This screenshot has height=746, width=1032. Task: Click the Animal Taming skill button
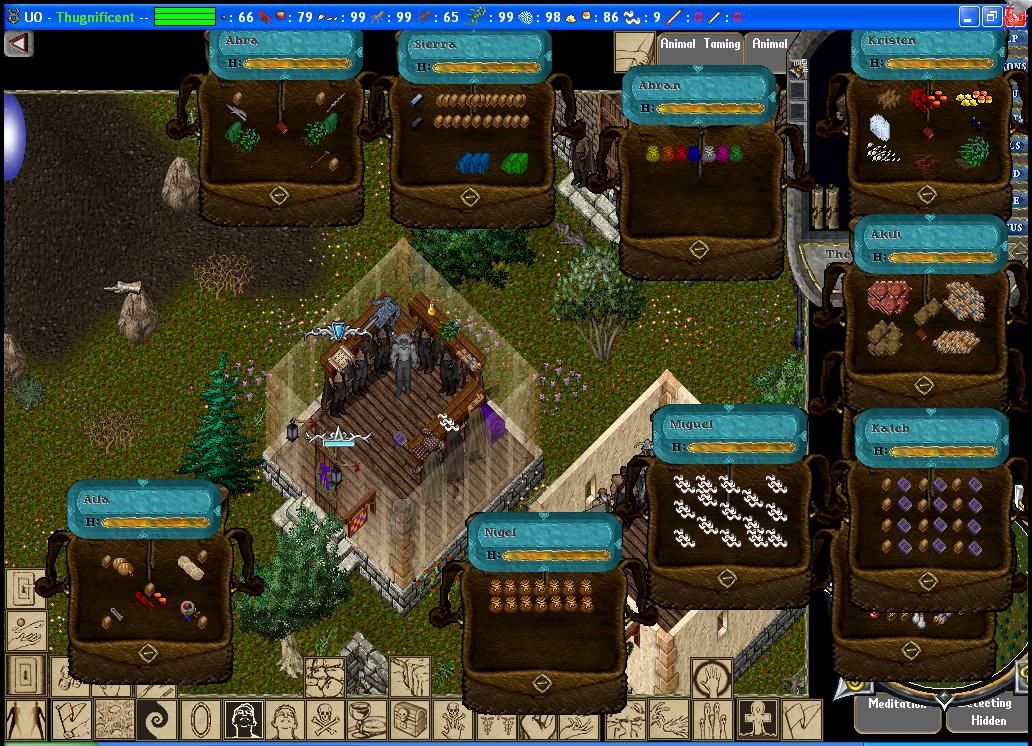(x=700, y=44)
